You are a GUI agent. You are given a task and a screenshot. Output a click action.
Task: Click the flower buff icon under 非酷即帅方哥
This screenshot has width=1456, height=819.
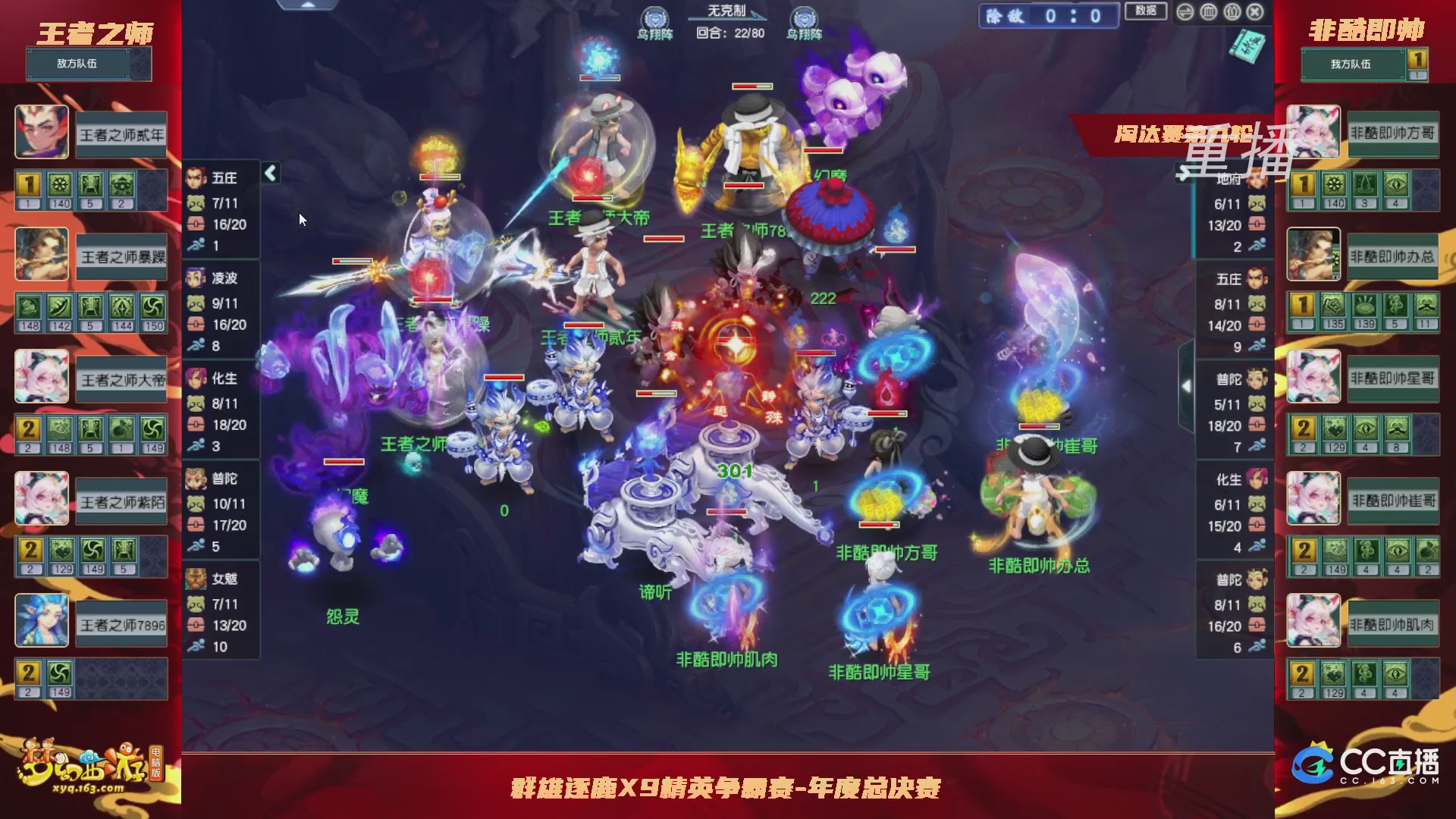tap(1335, 183)
